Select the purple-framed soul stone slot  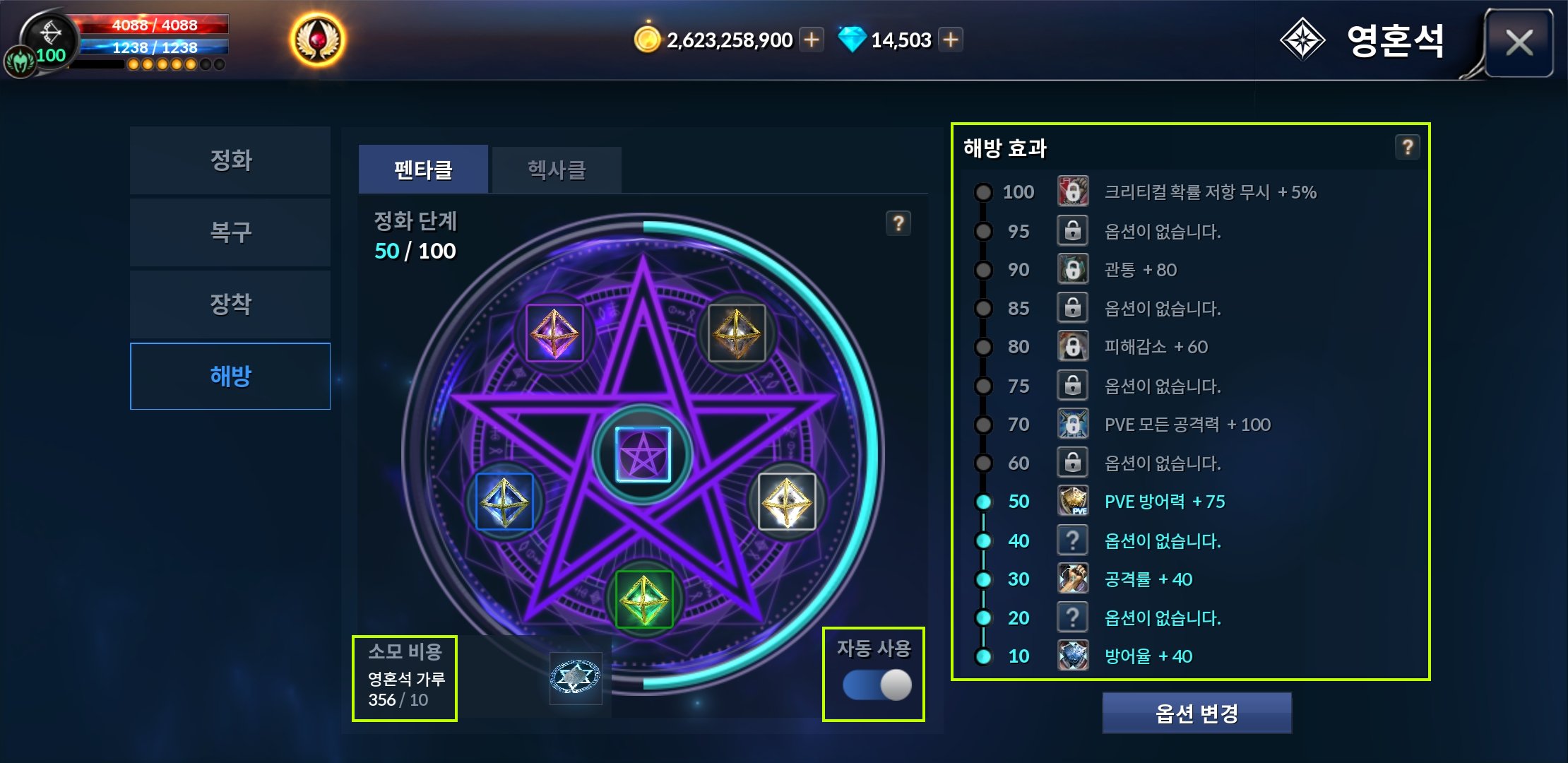554,333
